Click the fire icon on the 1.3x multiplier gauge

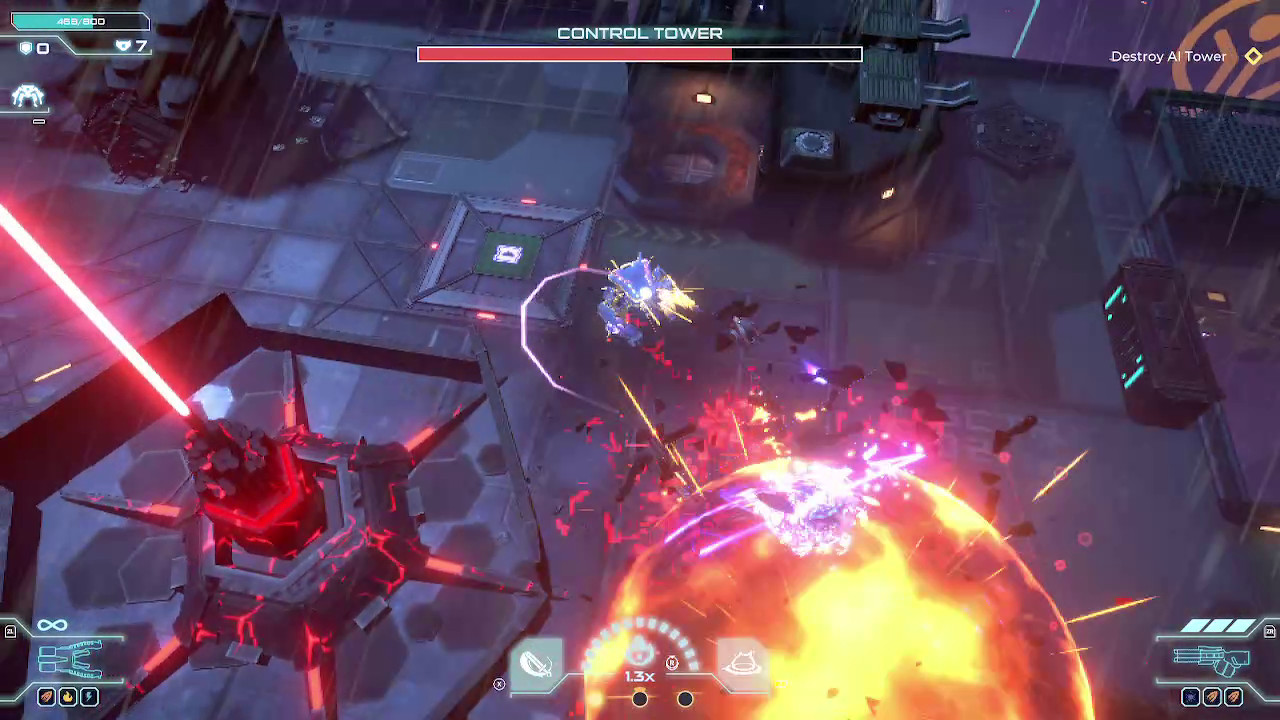tap(640, 649)
